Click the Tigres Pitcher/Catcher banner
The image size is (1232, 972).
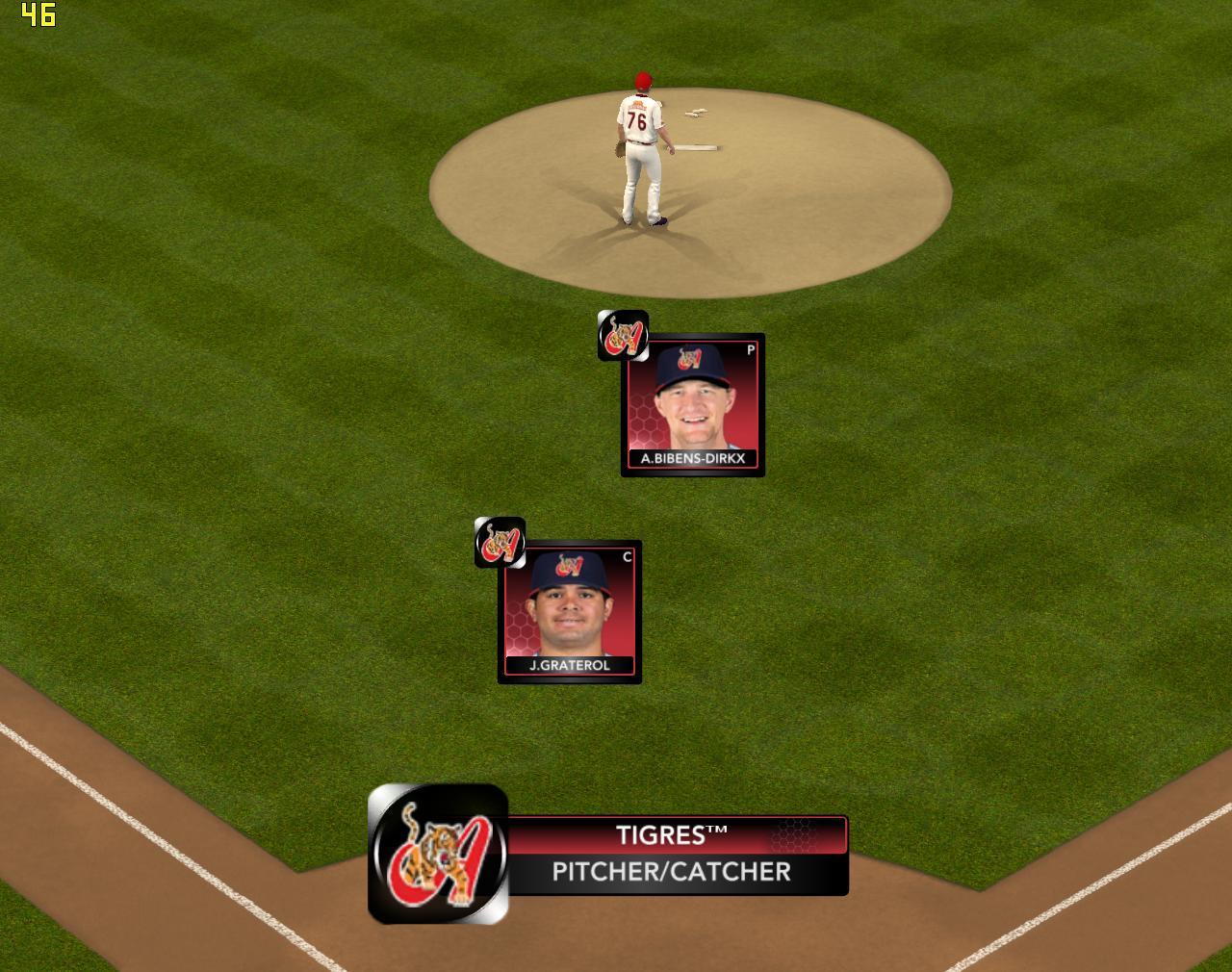tap(676, 855)
